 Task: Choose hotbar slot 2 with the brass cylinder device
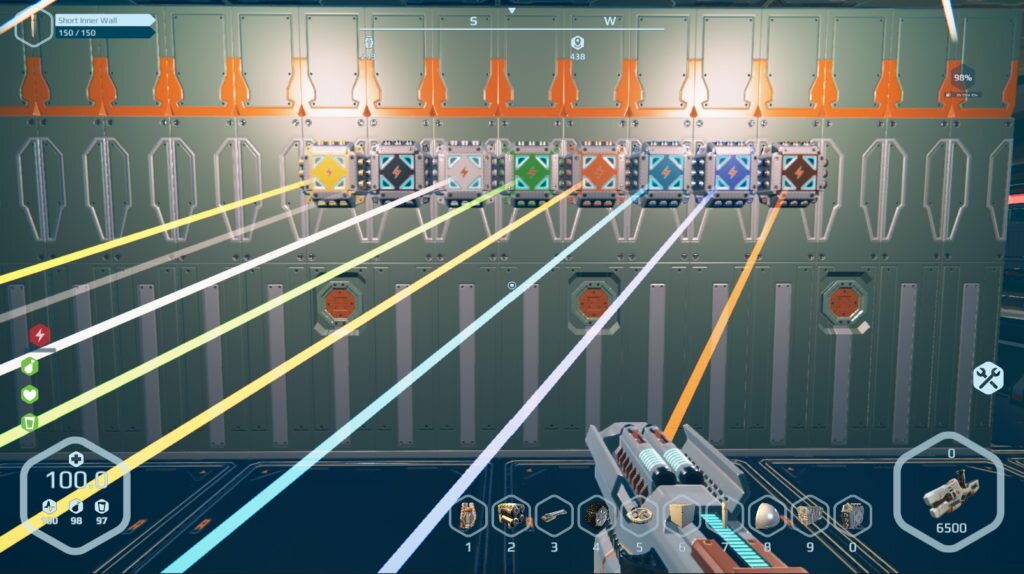point(512,516)
